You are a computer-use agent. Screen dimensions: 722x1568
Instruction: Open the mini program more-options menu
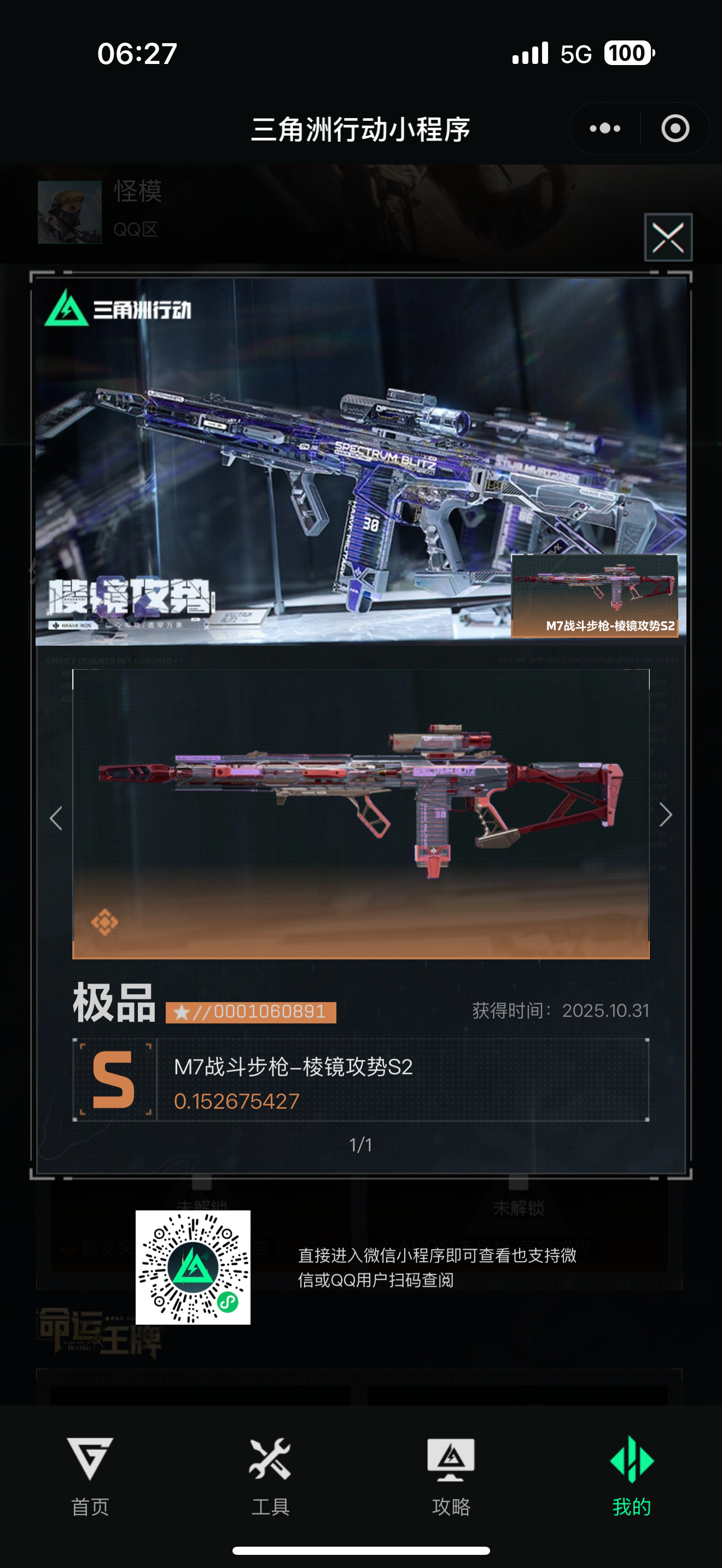pyautogui.click(x=604, y=128)
